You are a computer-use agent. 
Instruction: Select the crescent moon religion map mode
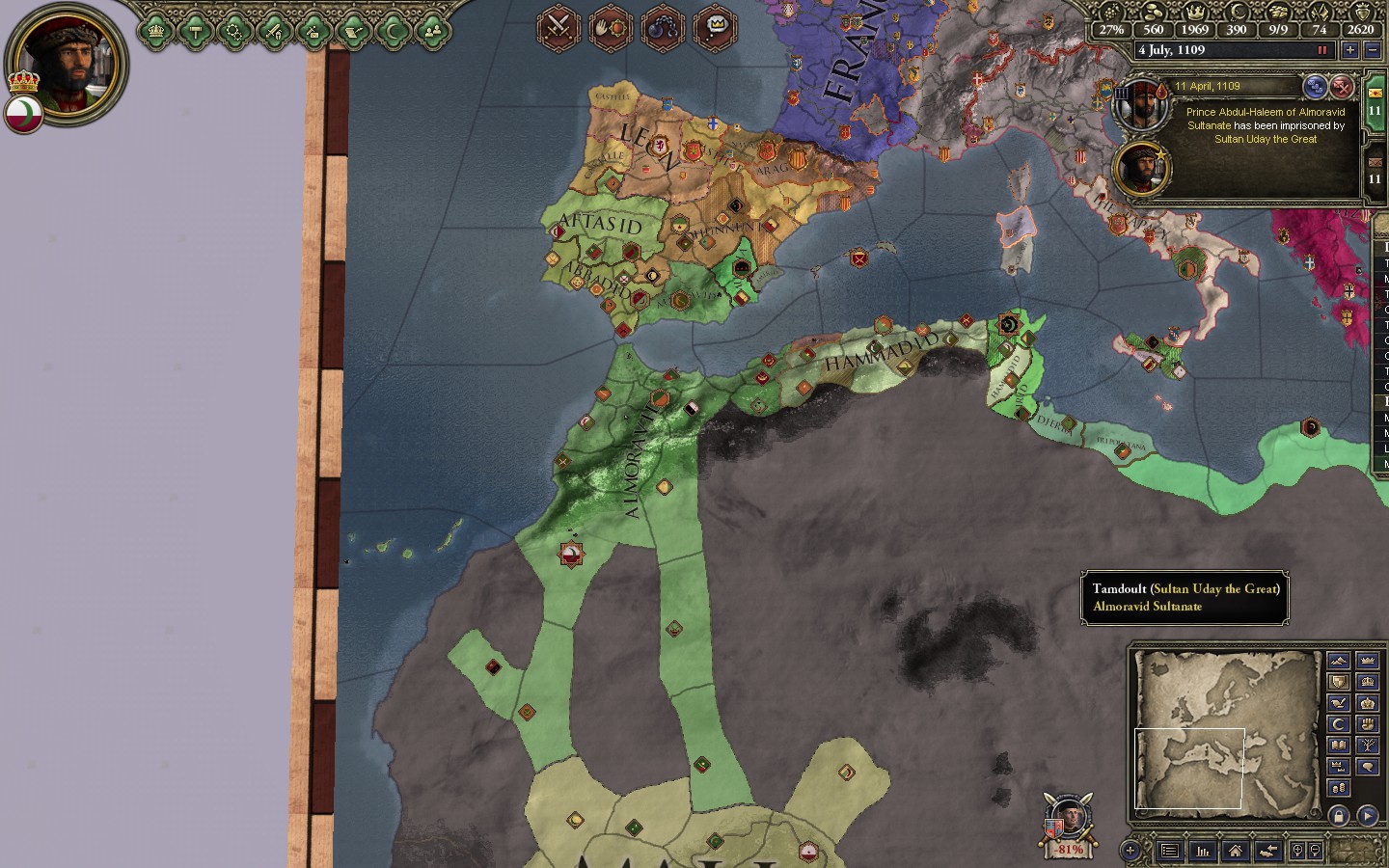(x=1338, y=724)
